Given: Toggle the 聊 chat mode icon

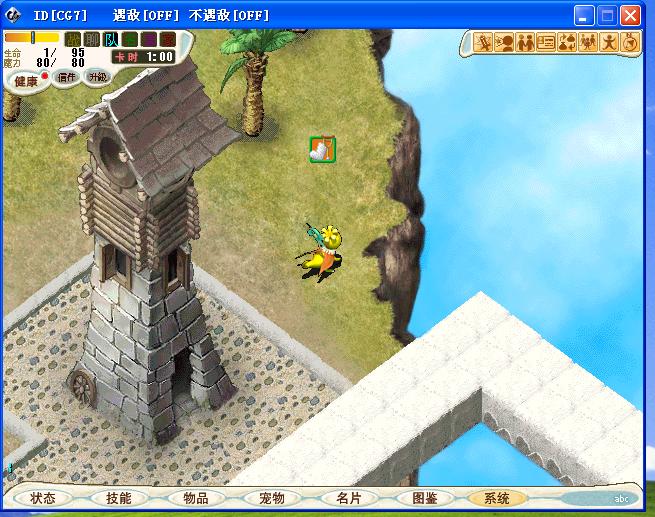Looking at the screenshot, I should (92, 39).
